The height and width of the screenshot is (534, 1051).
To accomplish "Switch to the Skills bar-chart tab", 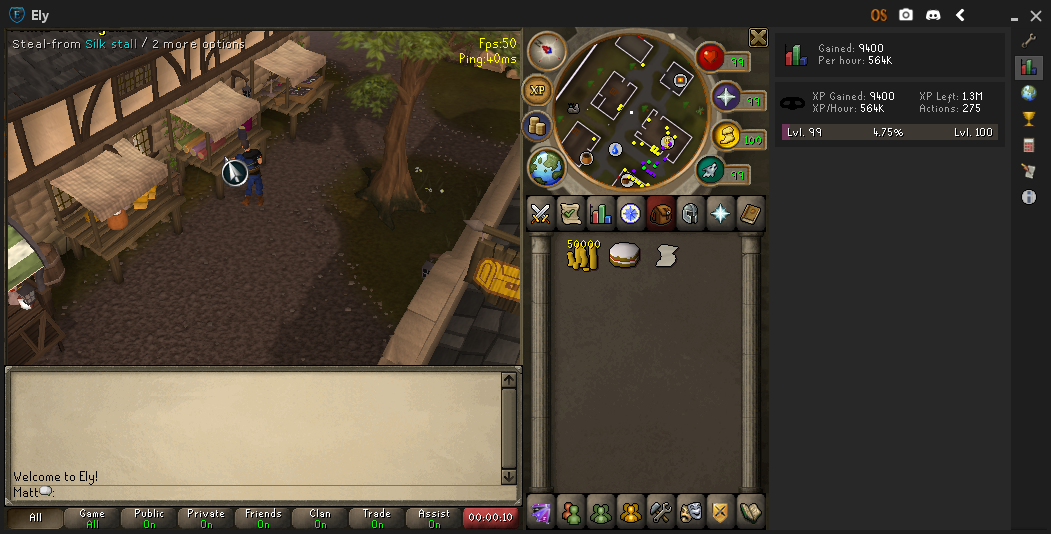I will coord(600,213).
